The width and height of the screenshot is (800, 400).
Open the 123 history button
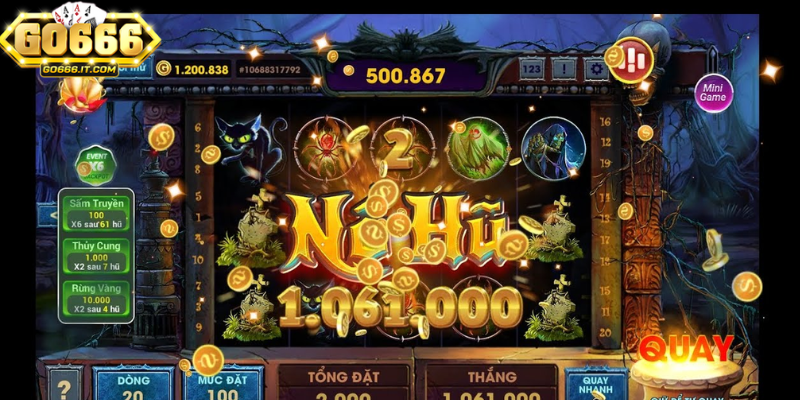click(x=532, y=69)
